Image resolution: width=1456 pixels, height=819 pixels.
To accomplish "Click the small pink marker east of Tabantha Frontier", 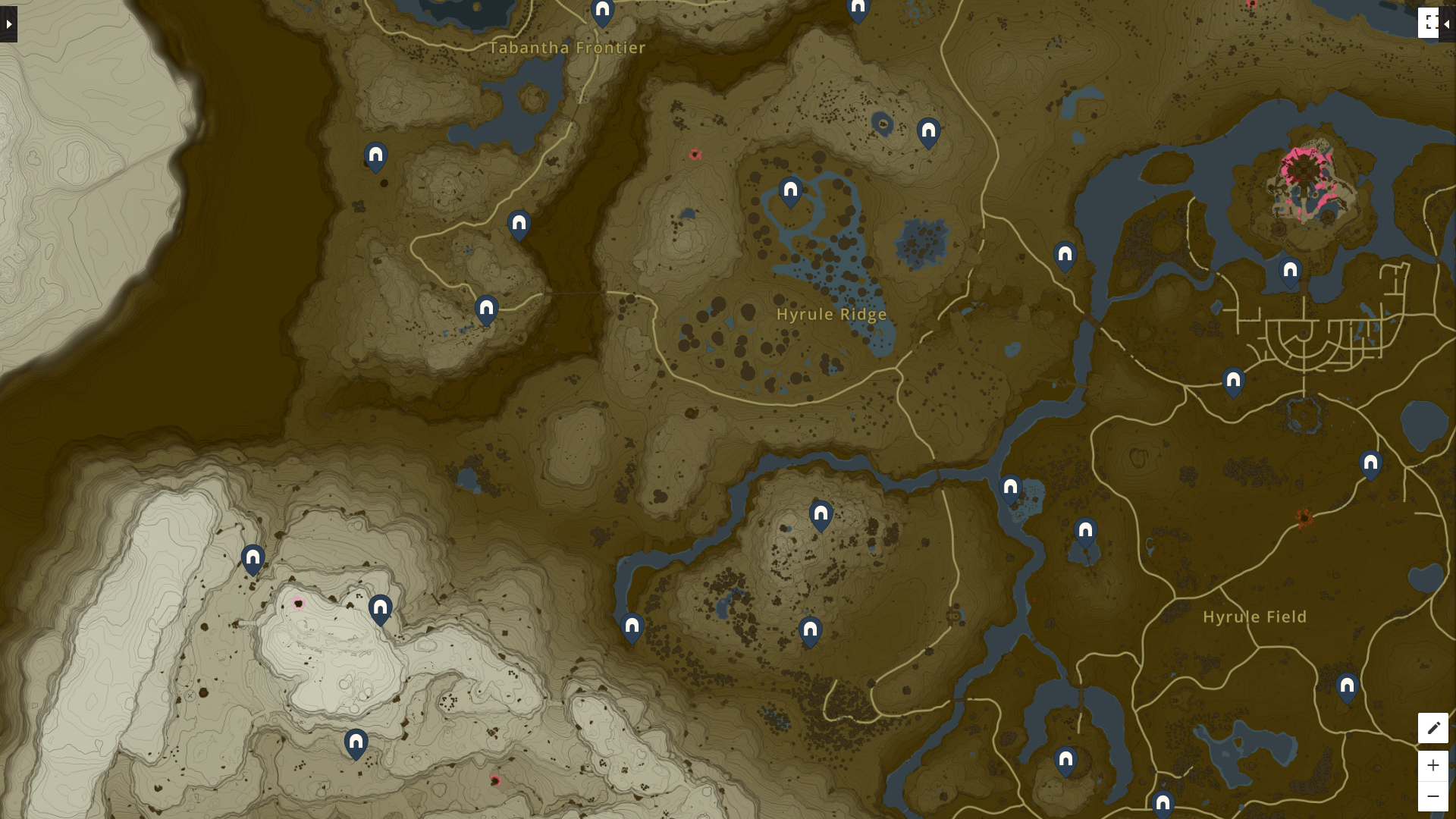I will tap(694, 154).
